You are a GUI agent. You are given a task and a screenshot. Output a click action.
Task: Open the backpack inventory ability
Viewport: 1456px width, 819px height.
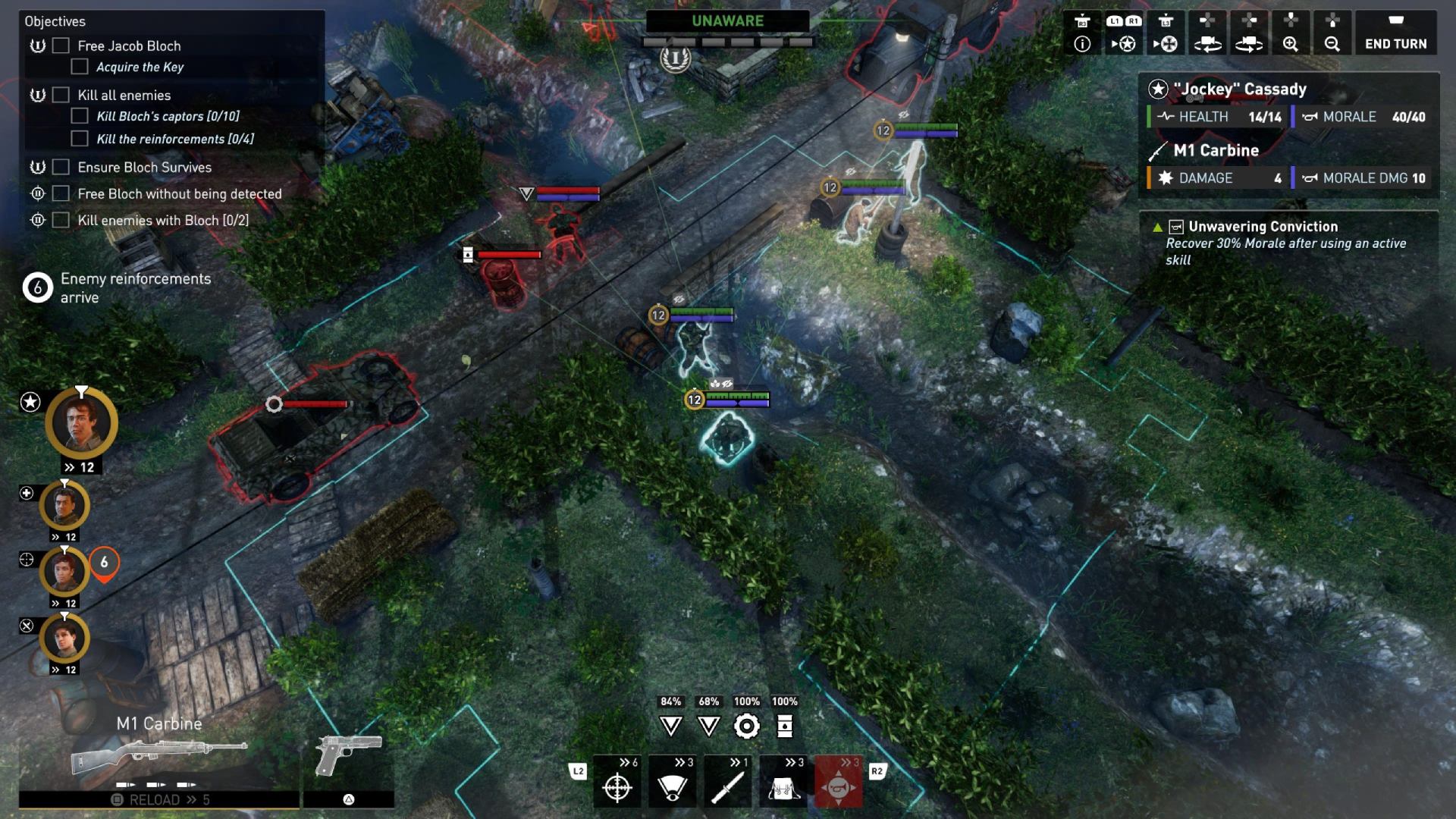click(x=783, y=786)
